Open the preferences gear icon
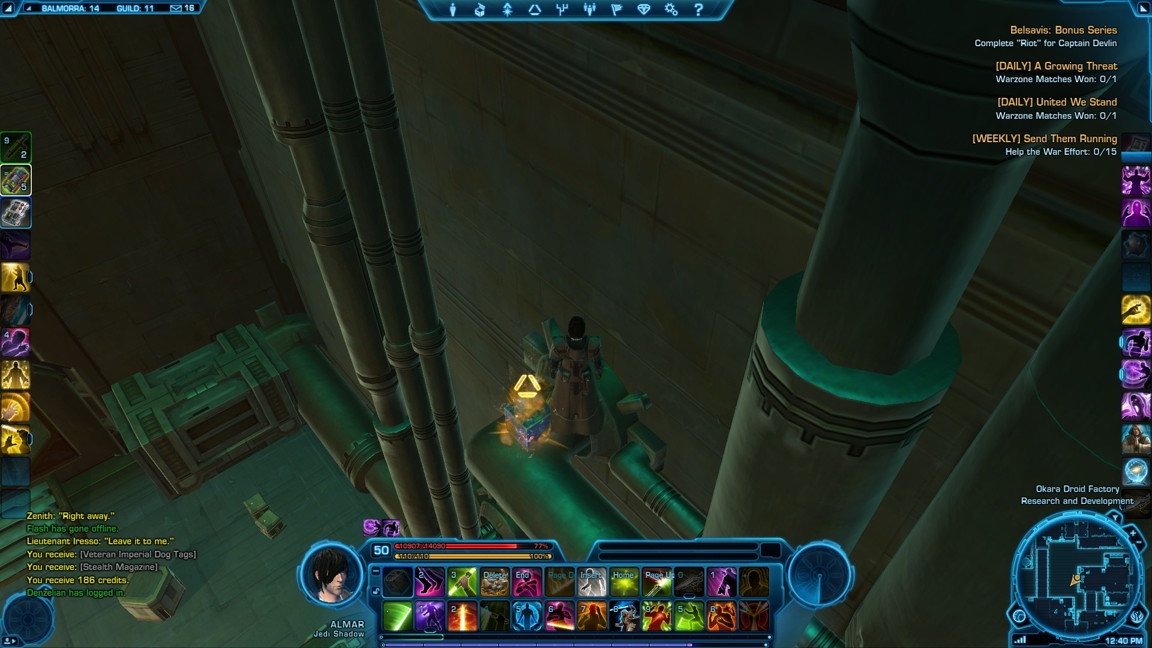1152x648 pixels. point(671,10)
